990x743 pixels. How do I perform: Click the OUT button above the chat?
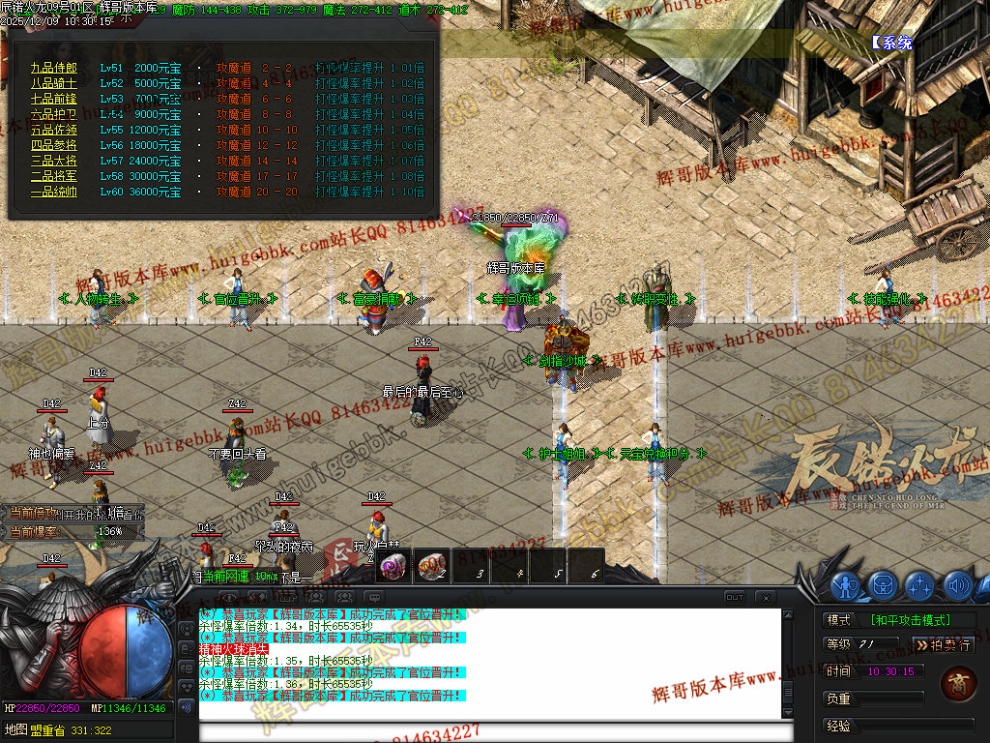[x=735, y=597]
